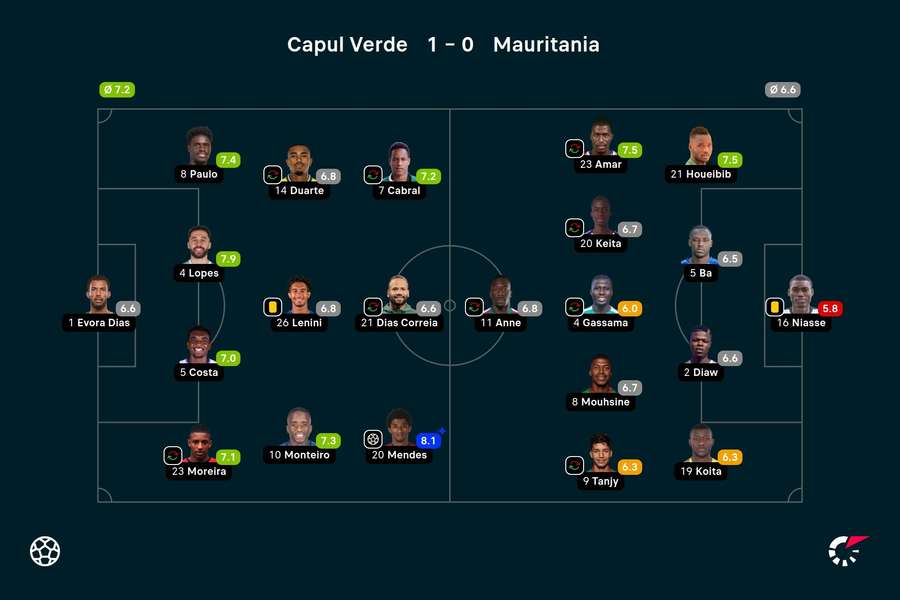Click the soccer ball logo icon
900x600 pixels.
point(45,551)
